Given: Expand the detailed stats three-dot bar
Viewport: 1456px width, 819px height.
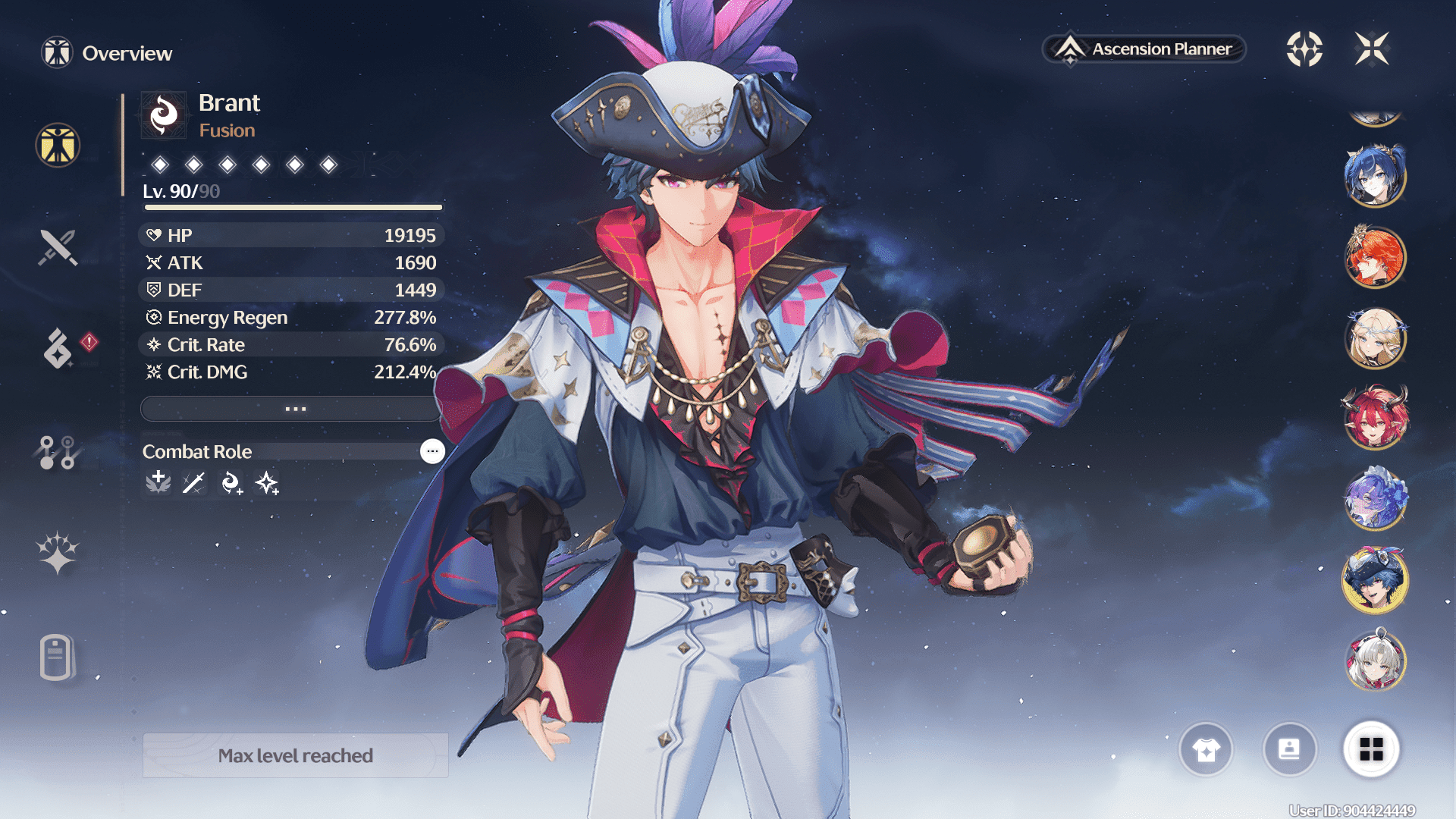Looking at the screenshot, I should [x=294, y=409].
